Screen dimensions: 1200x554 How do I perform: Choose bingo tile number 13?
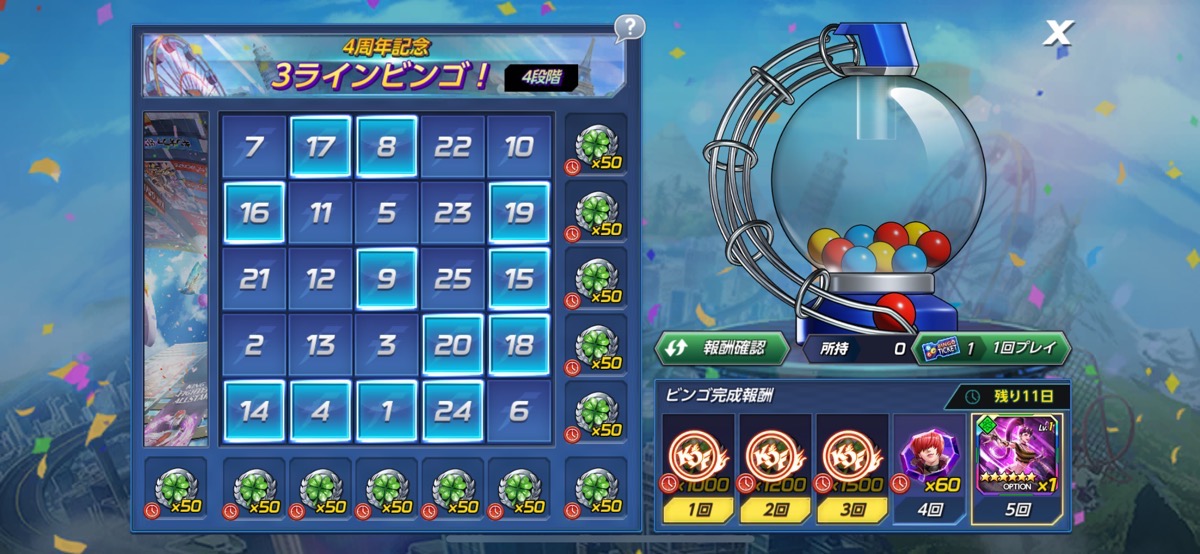pyautogui.click(x=320, y=345)
